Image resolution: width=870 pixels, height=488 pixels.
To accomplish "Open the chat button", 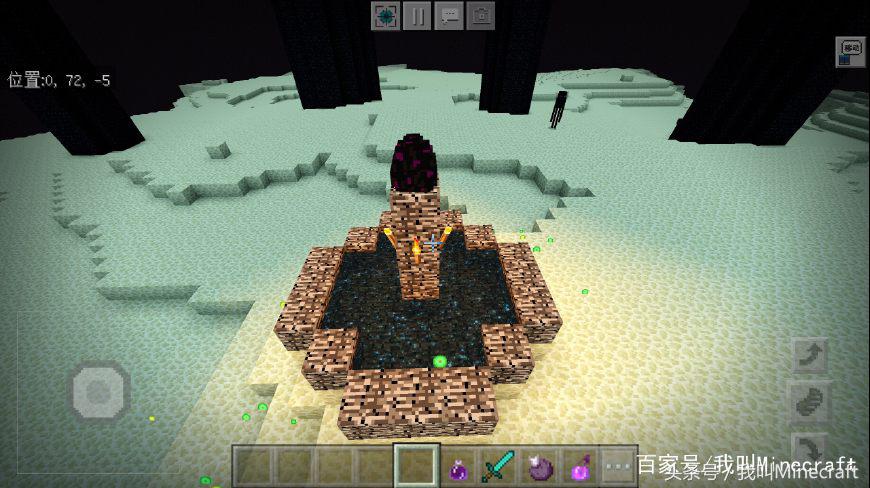I will (449, 16).
